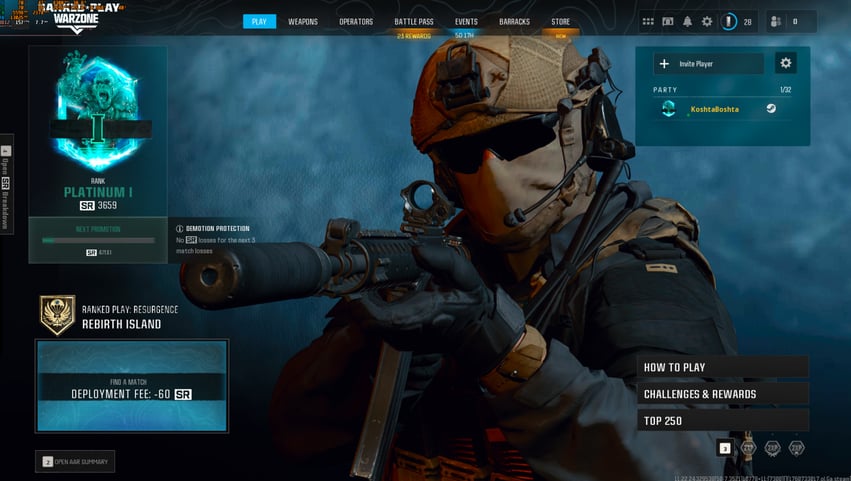Open the friends social panel
Viewport: 851px width, 481px height.
coord(777,21)
